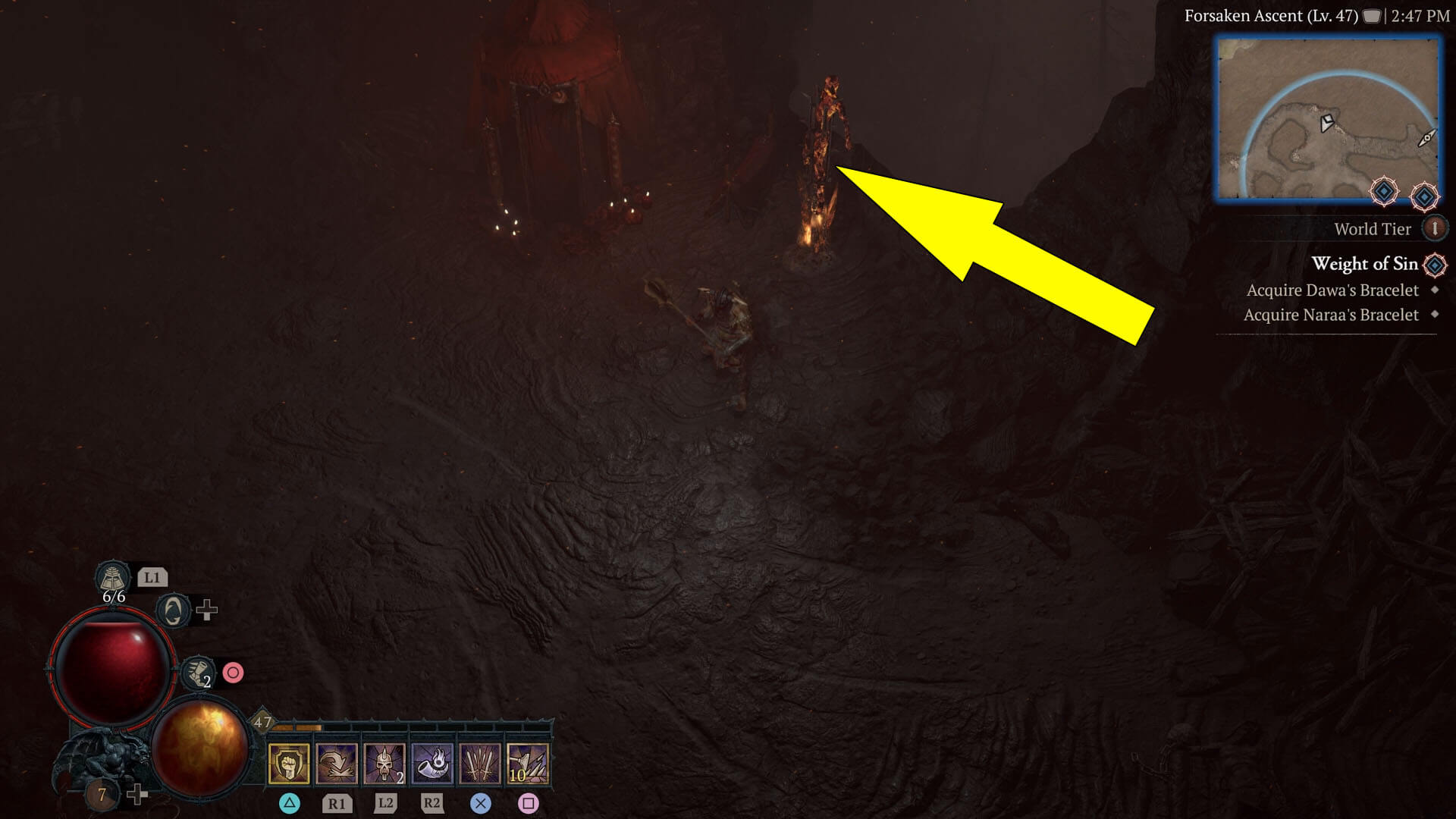1456x819 pixels.
Task: Click the leftmost quest marker on the minimap
Action: tap(1384, 191)
